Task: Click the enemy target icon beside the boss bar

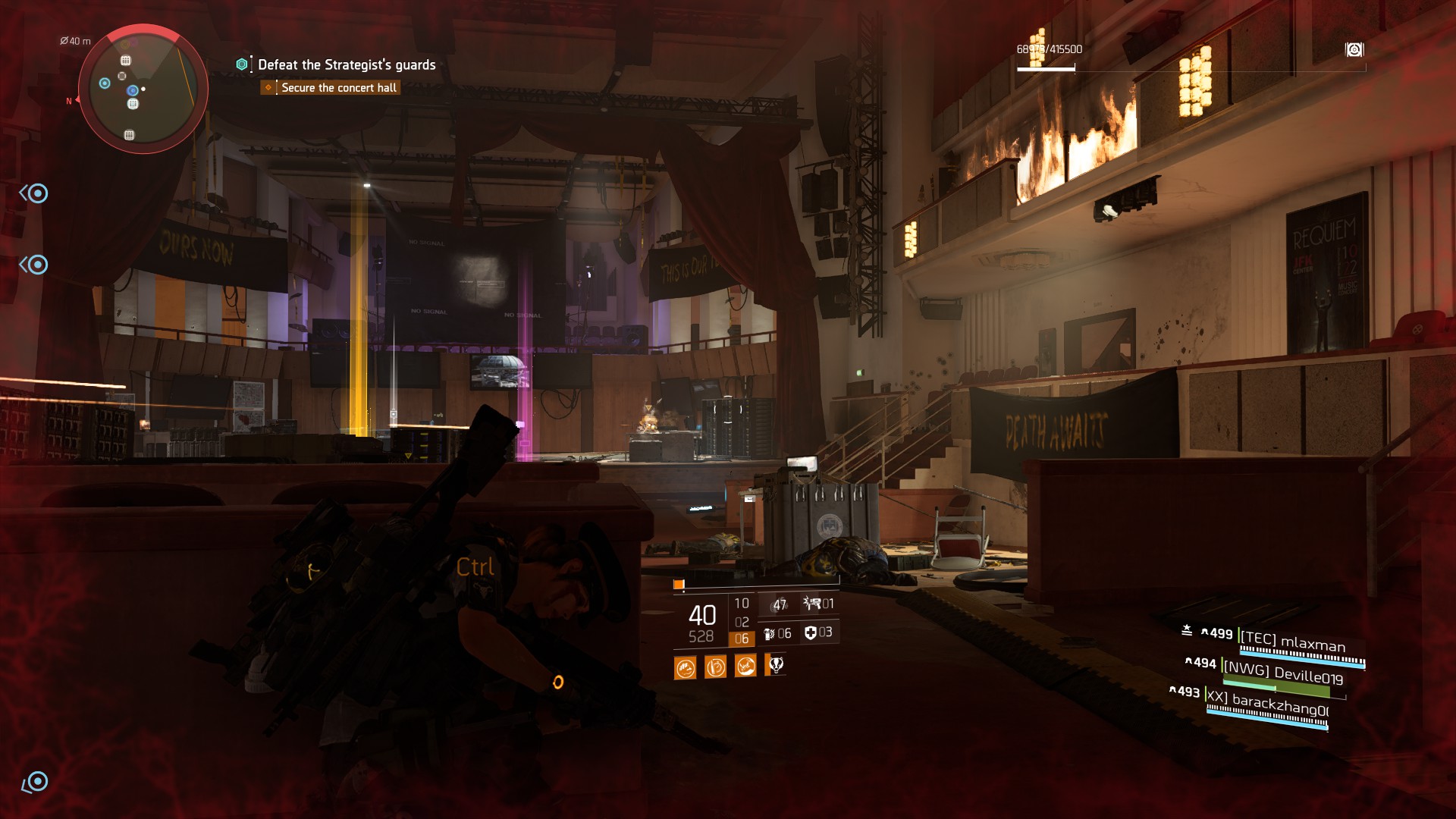Action: pyautogui.click(x=1354, y=50)
